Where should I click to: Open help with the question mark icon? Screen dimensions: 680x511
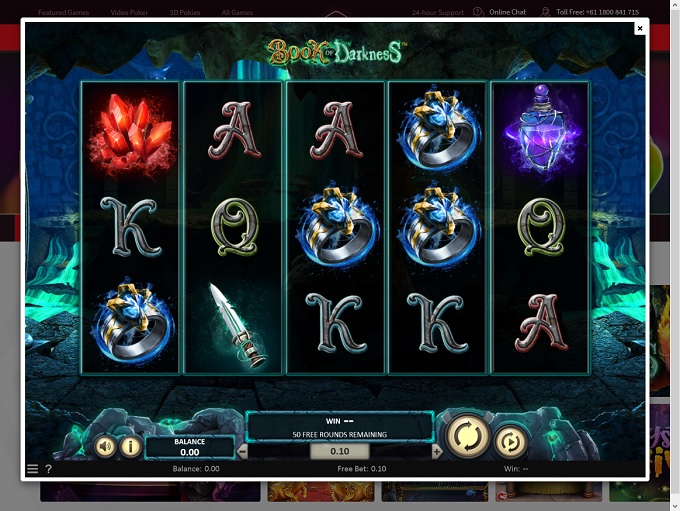click(48, 469)
